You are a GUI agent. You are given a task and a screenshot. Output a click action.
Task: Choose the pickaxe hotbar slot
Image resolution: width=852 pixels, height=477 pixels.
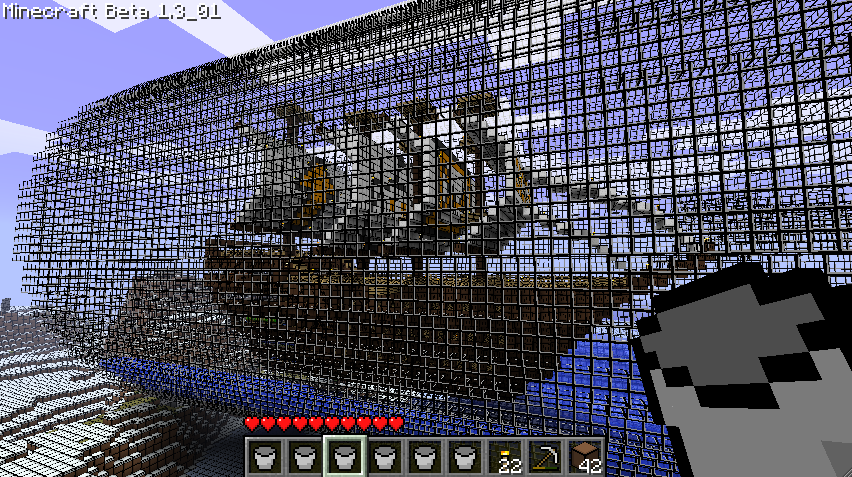[x=545, y=458]
